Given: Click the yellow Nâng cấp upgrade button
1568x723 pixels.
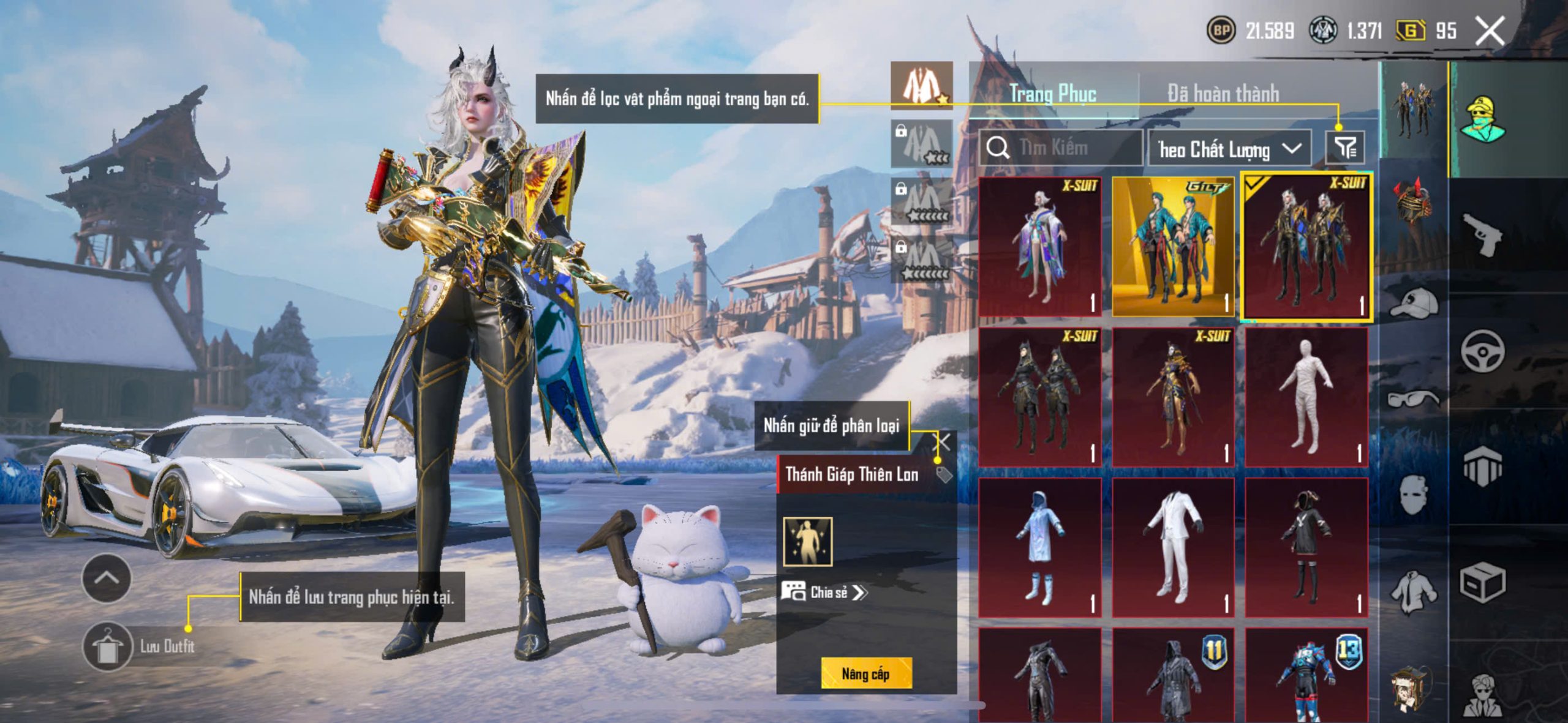Looking at the screenshot, I should 865,674.
